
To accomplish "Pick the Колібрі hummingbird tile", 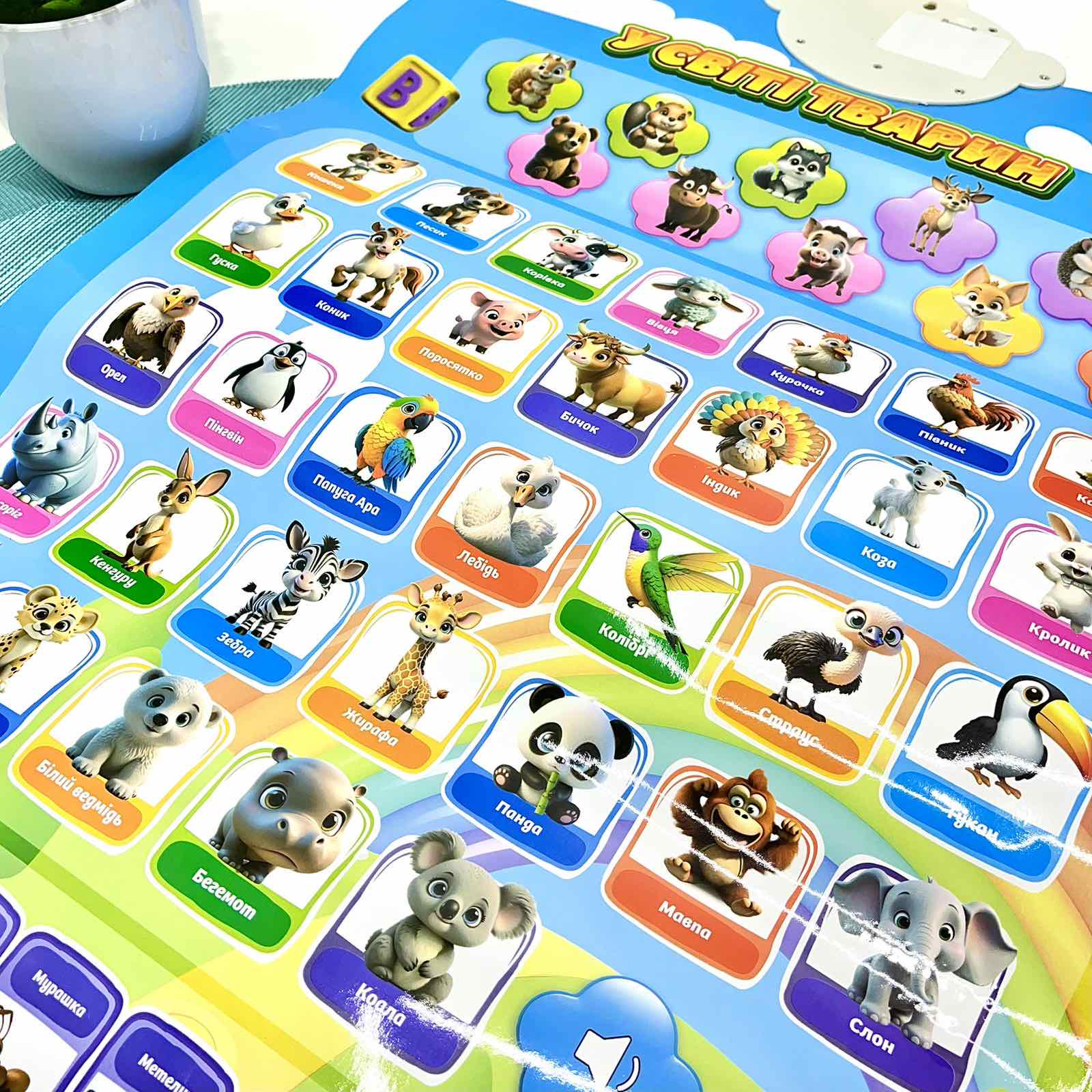I will [648, 580].
